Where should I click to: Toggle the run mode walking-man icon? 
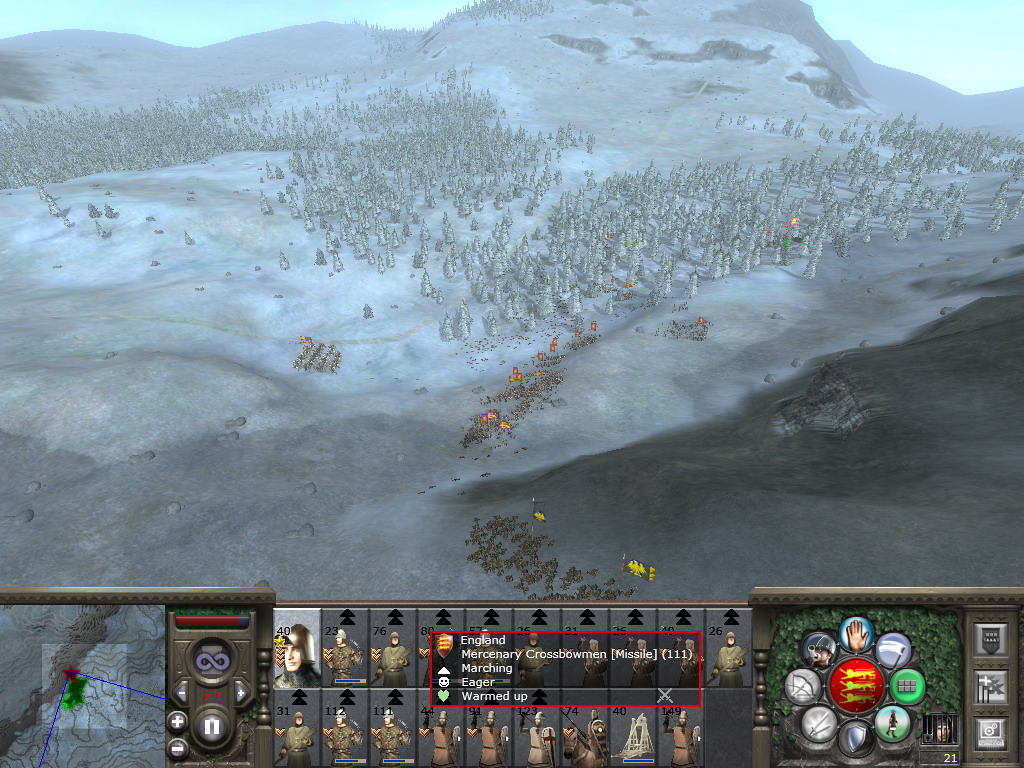click(x=892, y=724)
